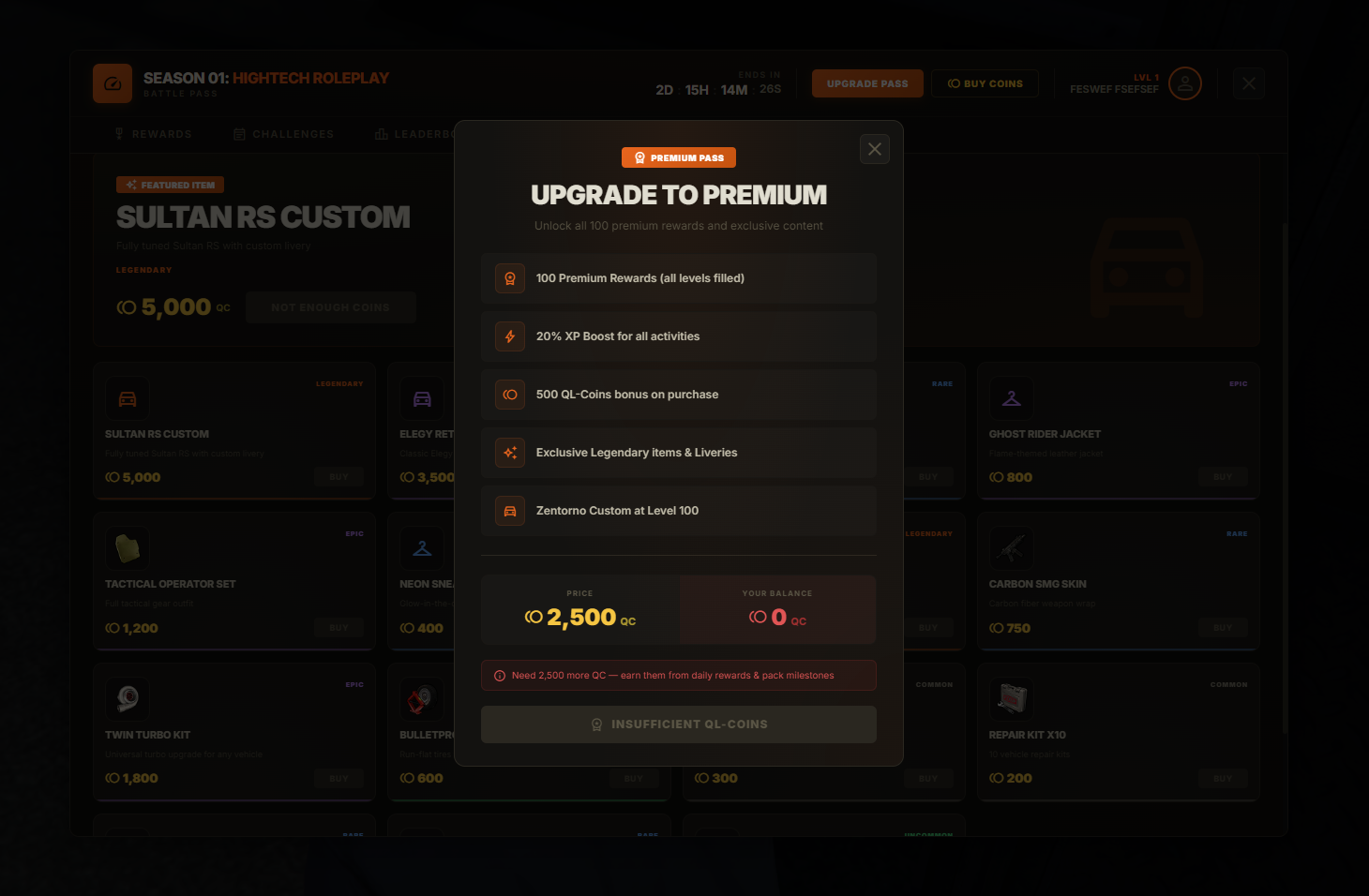The image size is (1369, 896).
Task: Select the 20% XP Boost perk row
Action: click(x=679, y=336)
